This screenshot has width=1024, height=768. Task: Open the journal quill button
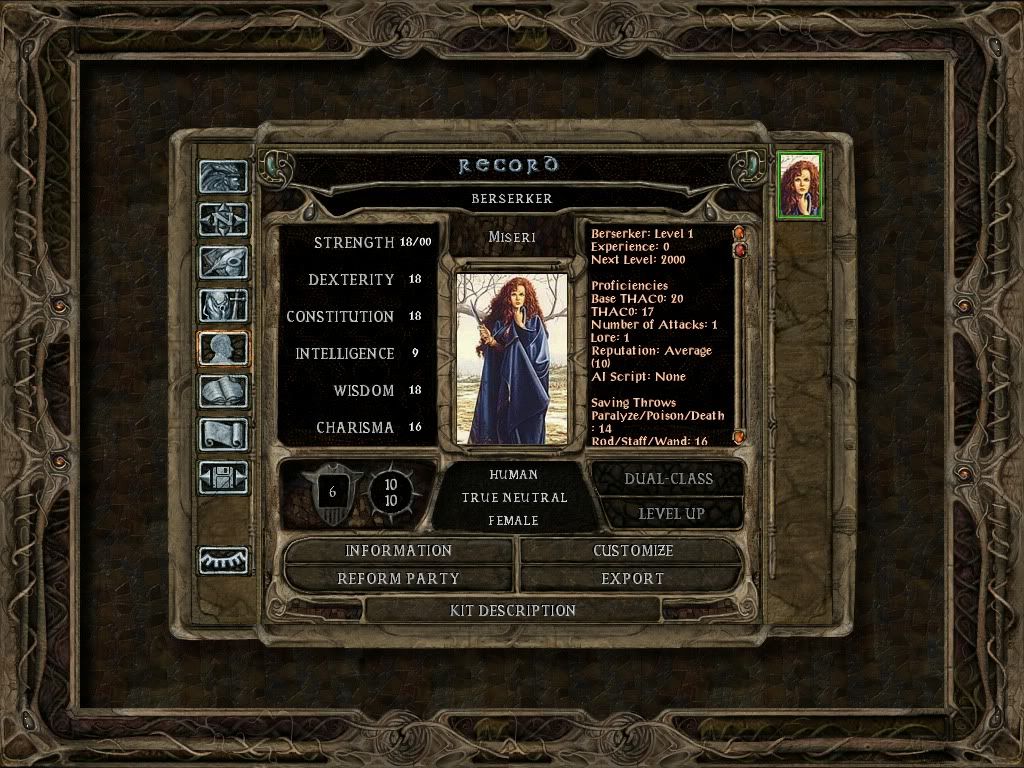pos(223,262)
